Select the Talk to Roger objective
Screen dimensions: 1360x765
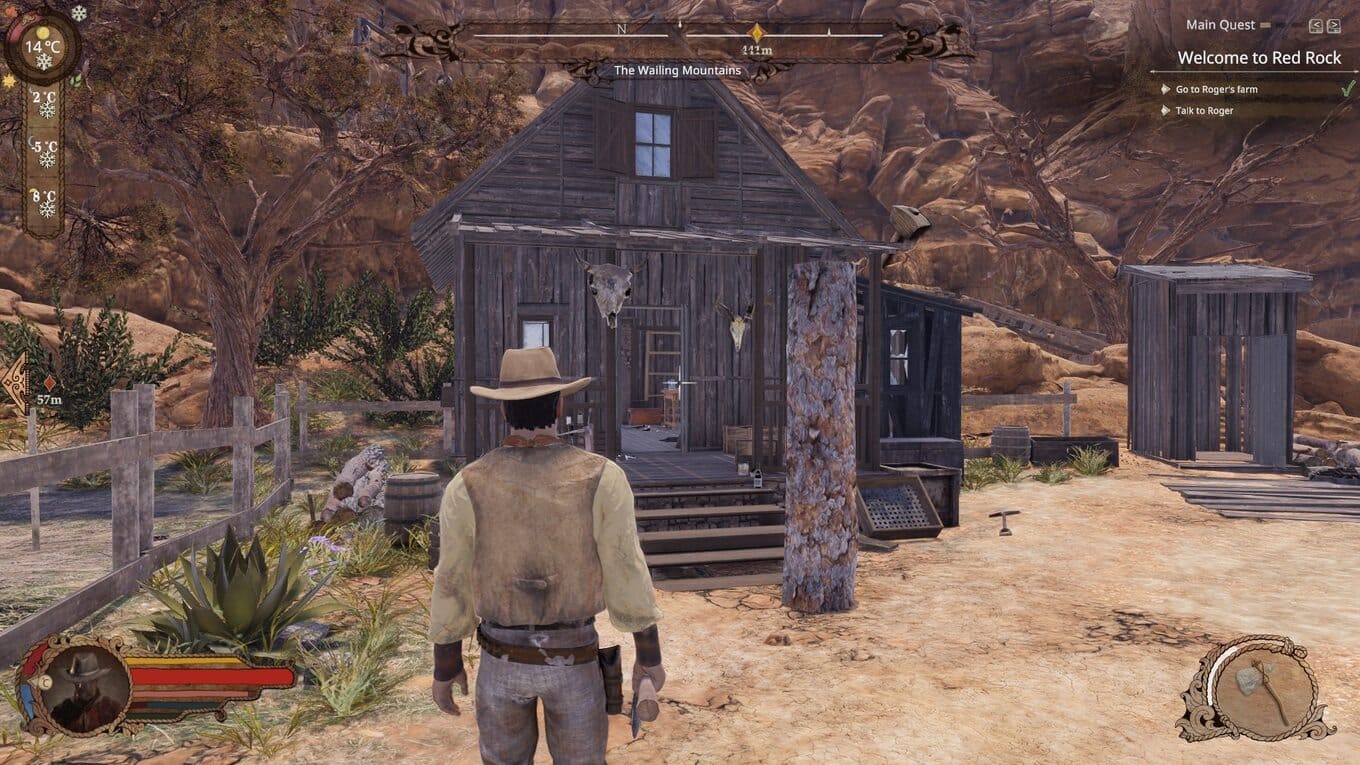point(1205,111)
